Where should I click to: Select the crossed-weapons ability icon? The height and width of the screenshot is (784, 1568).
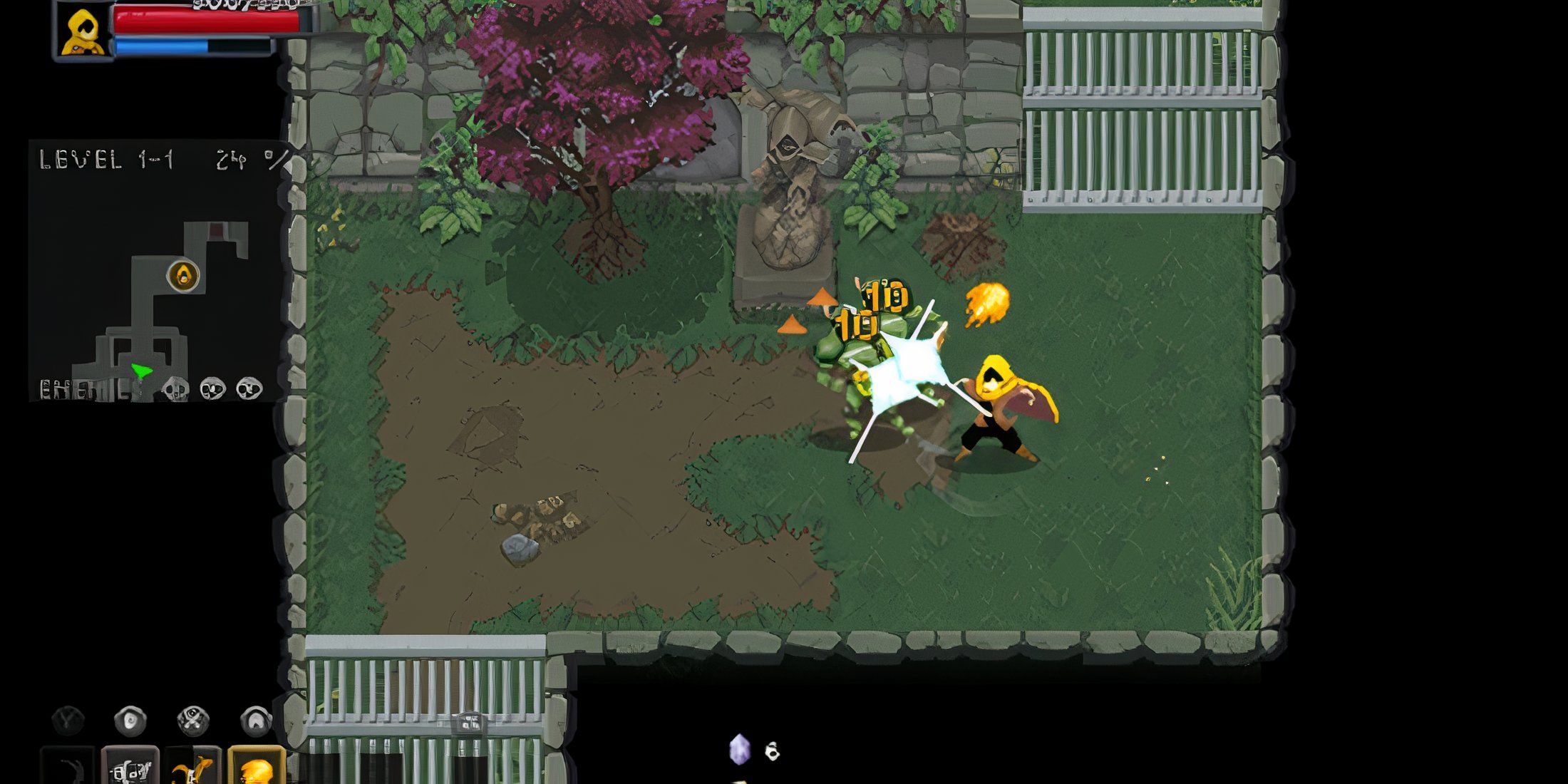click(192, 719)
